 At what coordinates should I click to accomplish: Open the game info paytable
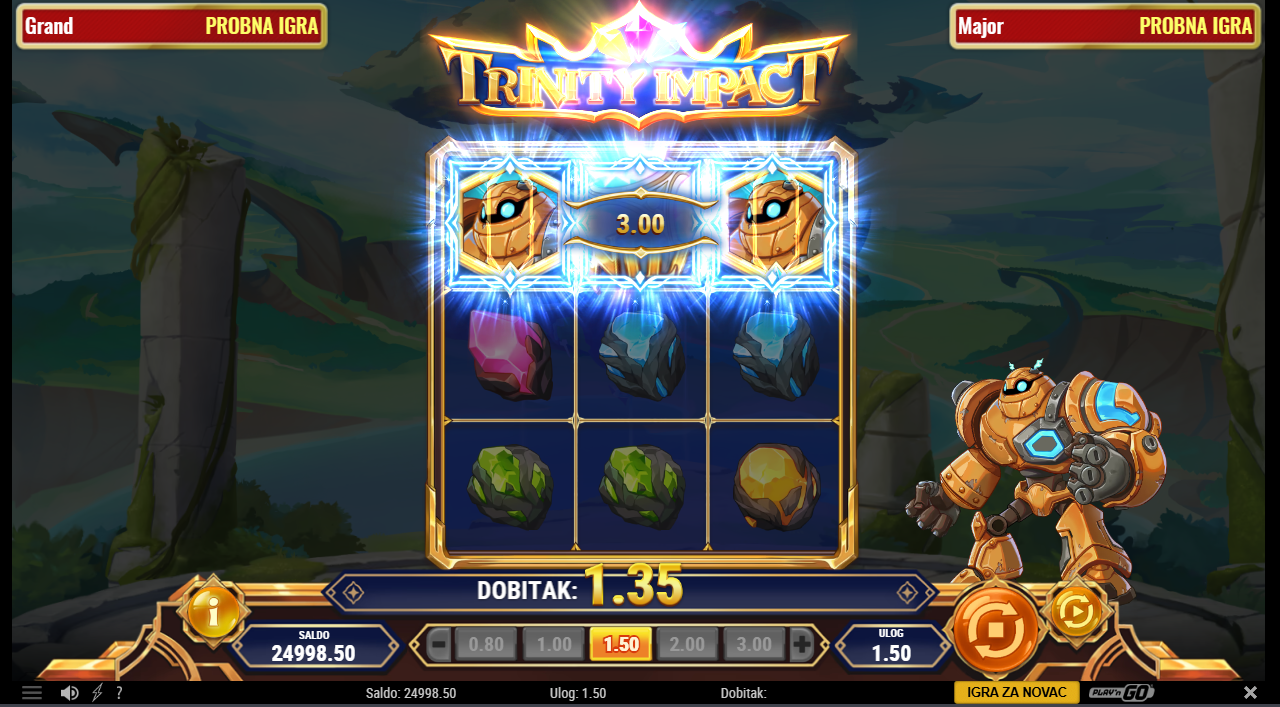point(212,611)
